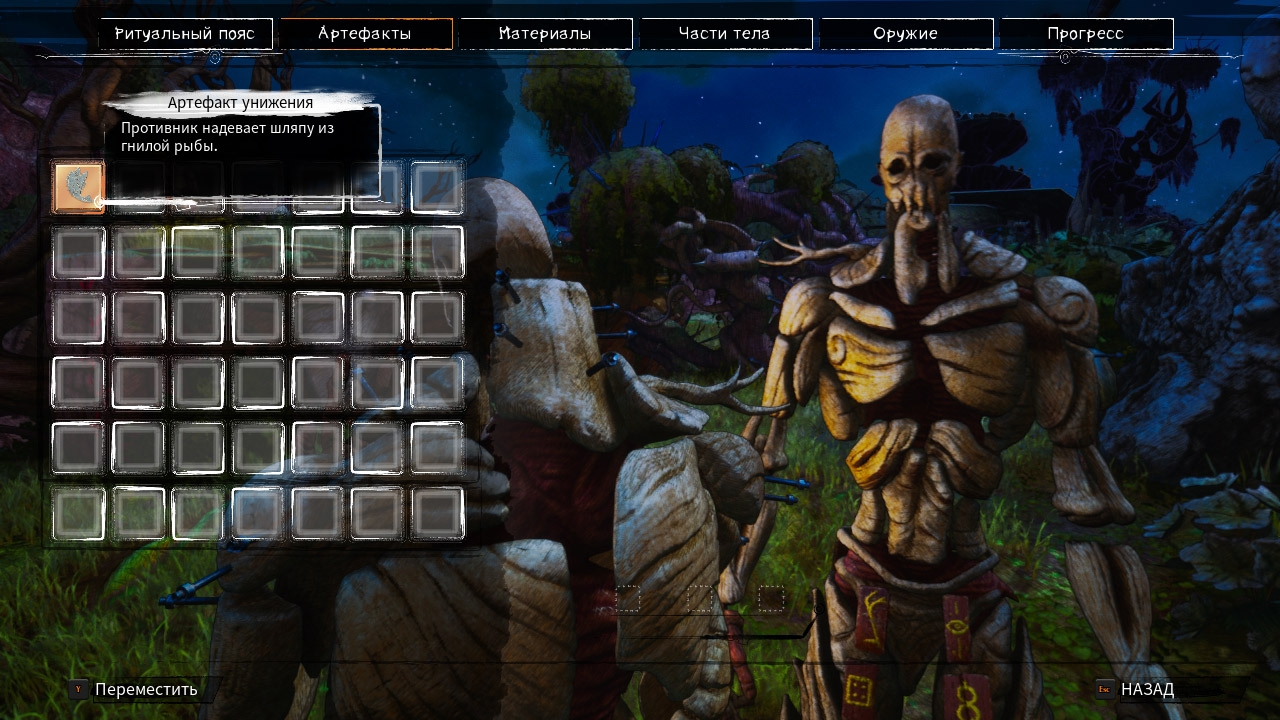Switch to the Ритуальный пояс tab
Image resolution: width=1280 pixels, height=720 pixels.
point(185,34)
